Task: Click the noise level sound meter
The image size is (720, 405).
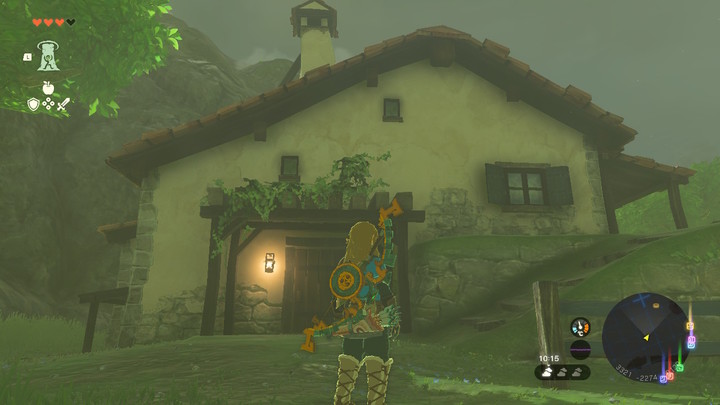Action: click(x=580, y=350)
